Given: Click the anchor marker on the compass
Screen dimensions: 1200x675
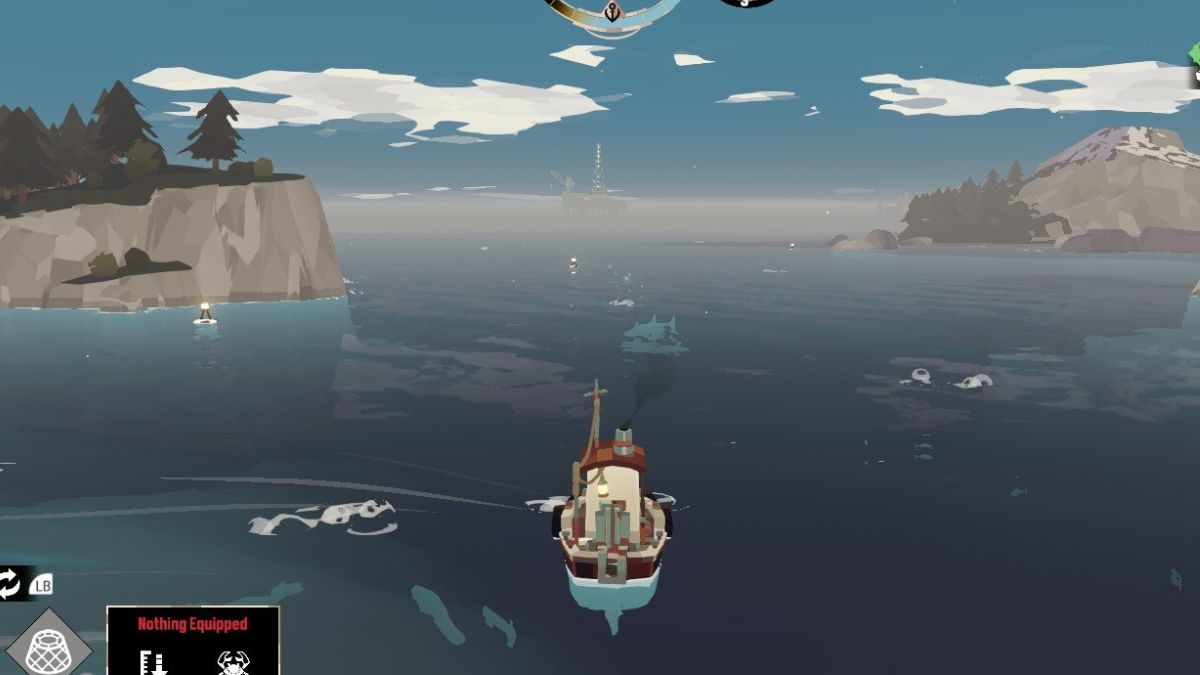Looking at the screenshot, I should tap(610, 11).
